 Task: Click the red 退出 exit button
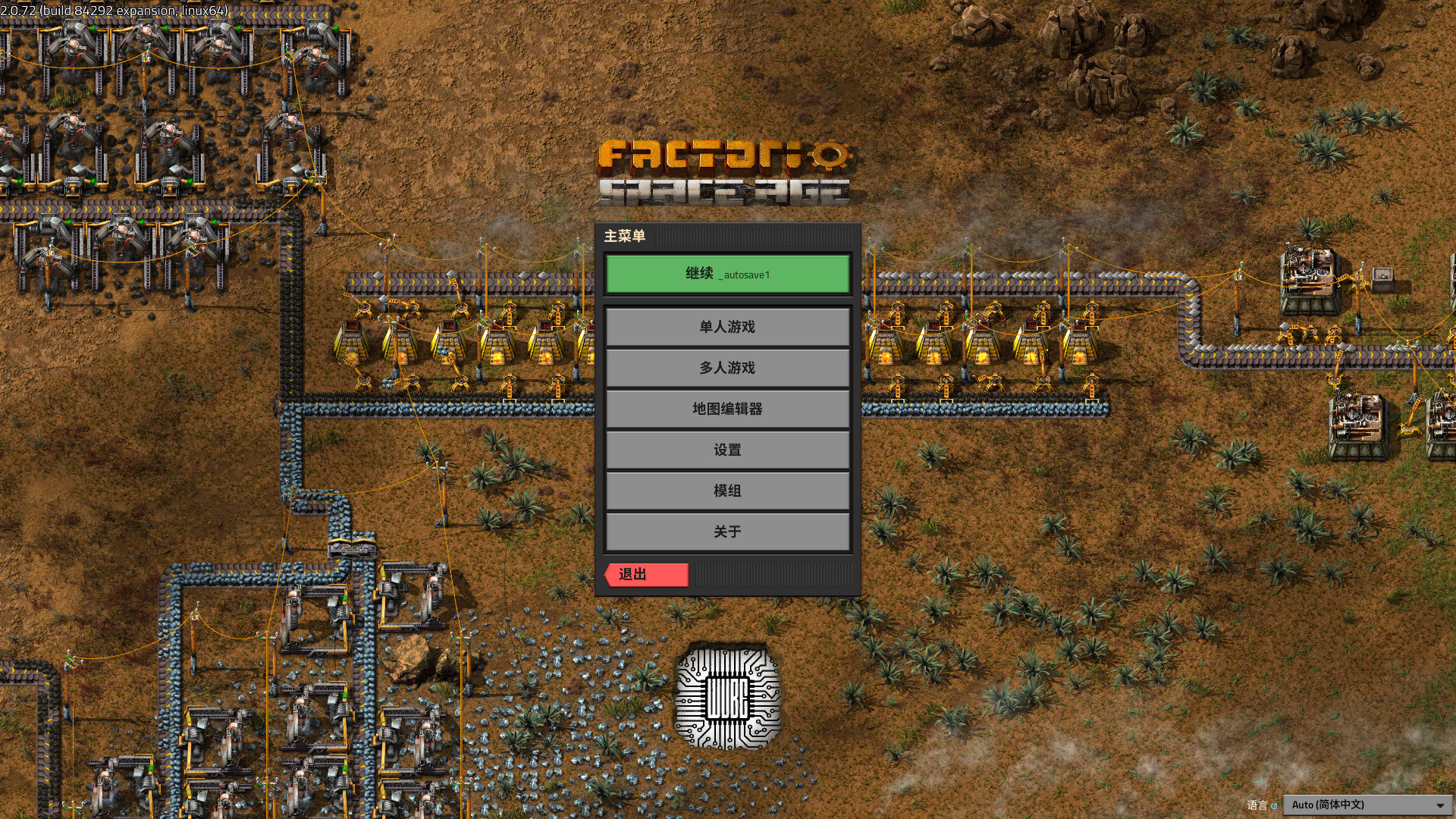(647, 575)
